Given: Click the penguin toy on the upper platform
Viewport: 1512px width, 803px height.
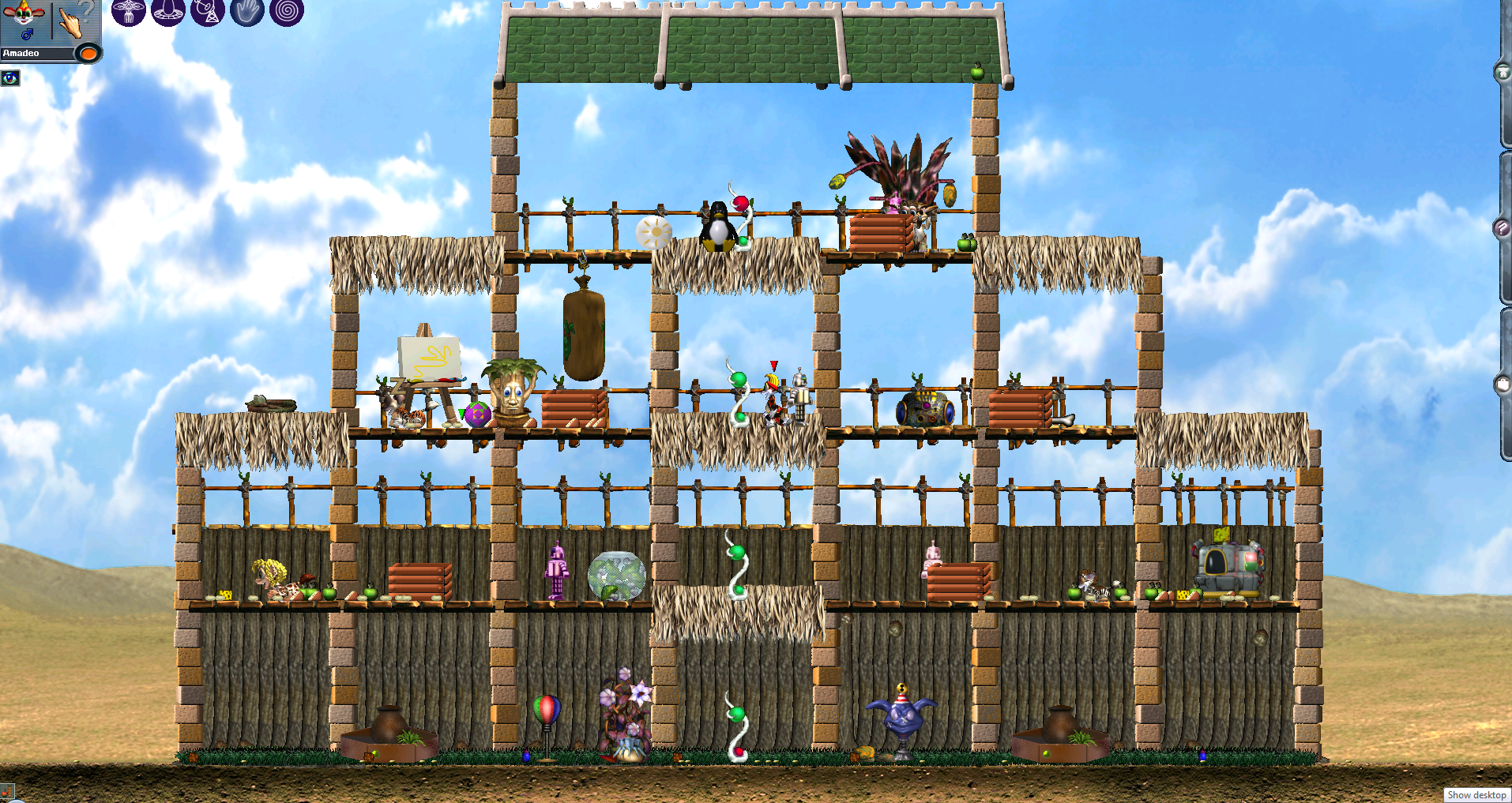Looking at the screenshot, I should (717, 229).
